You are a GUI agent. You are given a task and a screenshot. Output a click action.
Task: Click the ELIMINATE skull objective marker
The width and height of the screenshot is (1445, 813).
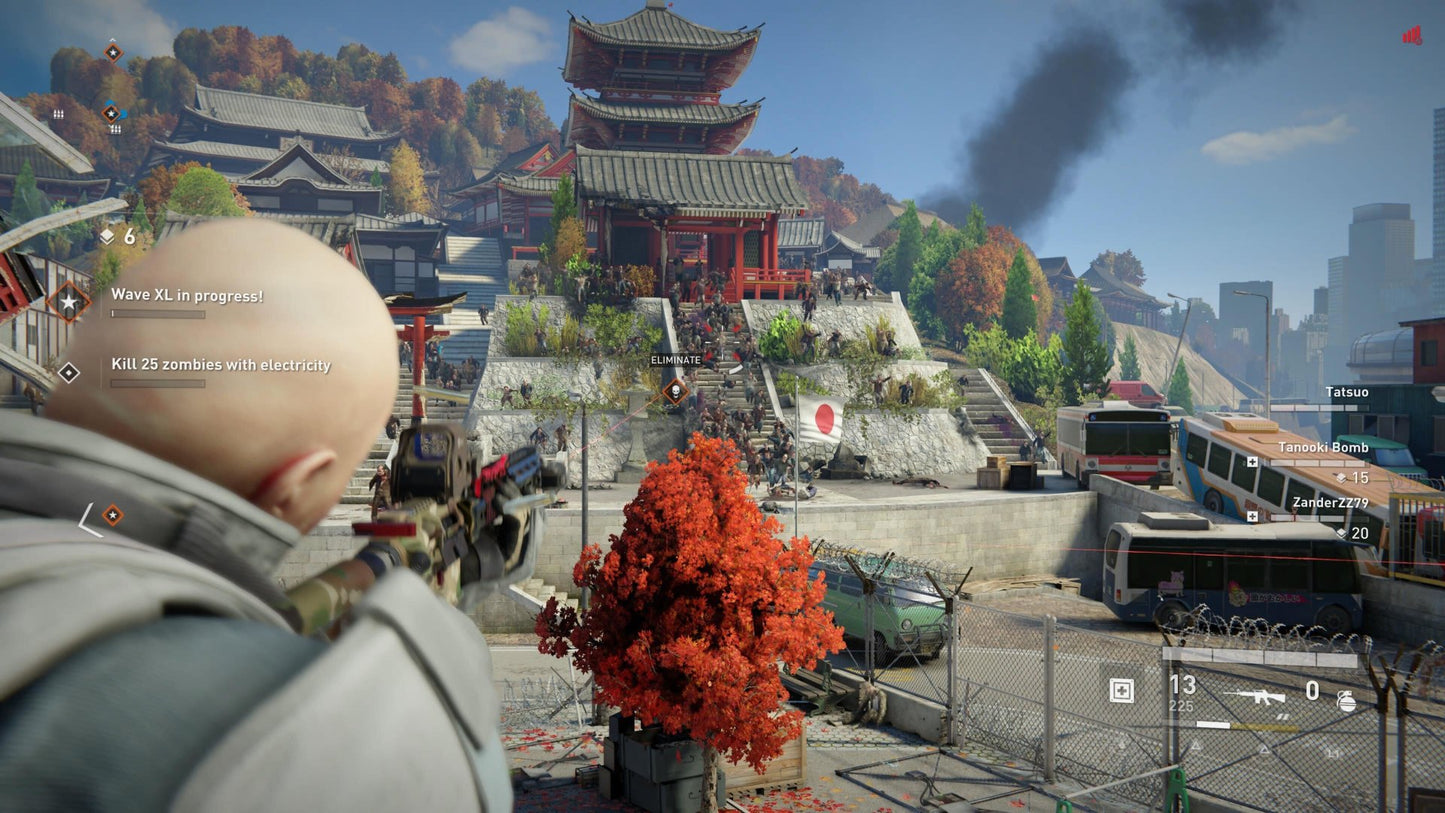tap(678, 392)
